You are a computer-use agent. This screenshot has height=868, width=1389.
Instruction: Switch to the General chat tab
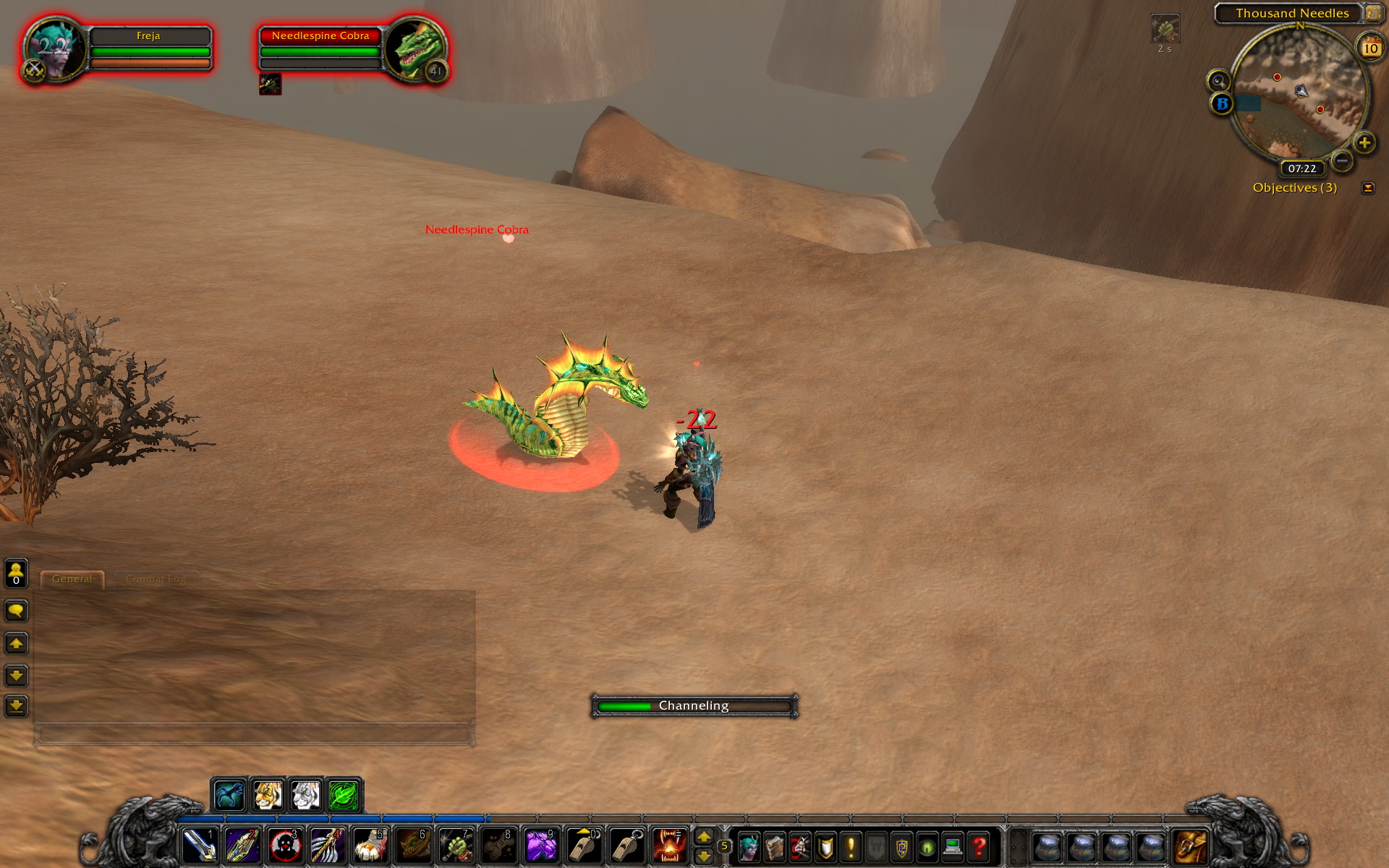(x=72, y=579)
